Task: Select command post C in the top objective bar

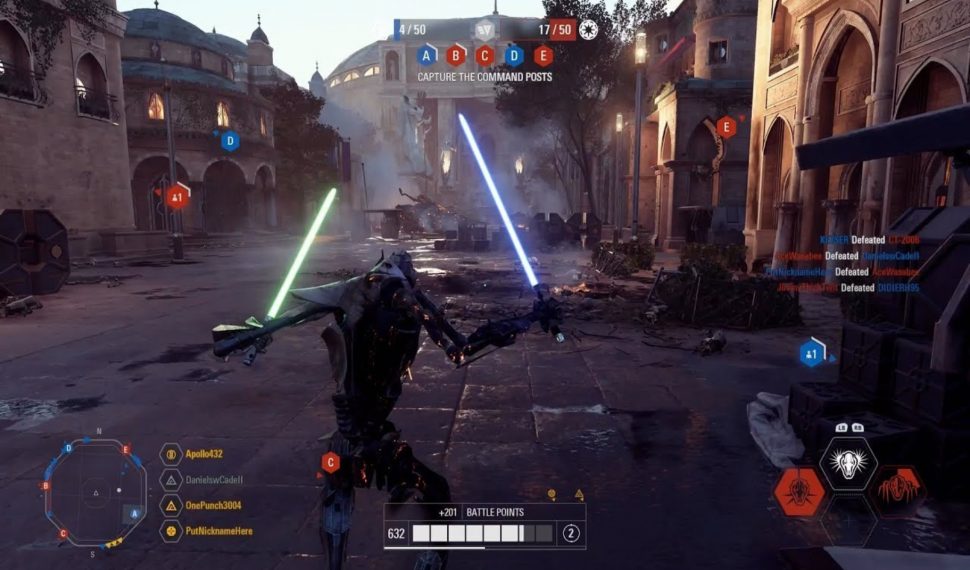Action: 485,55
